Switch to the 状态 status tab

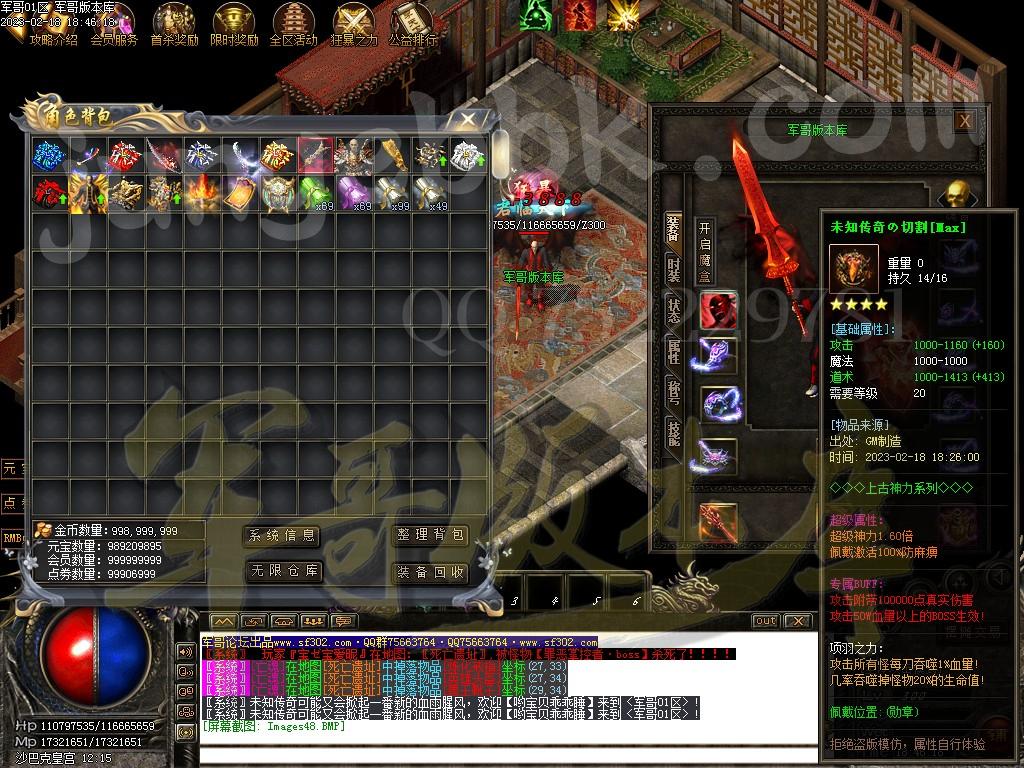tap(673, 310)
